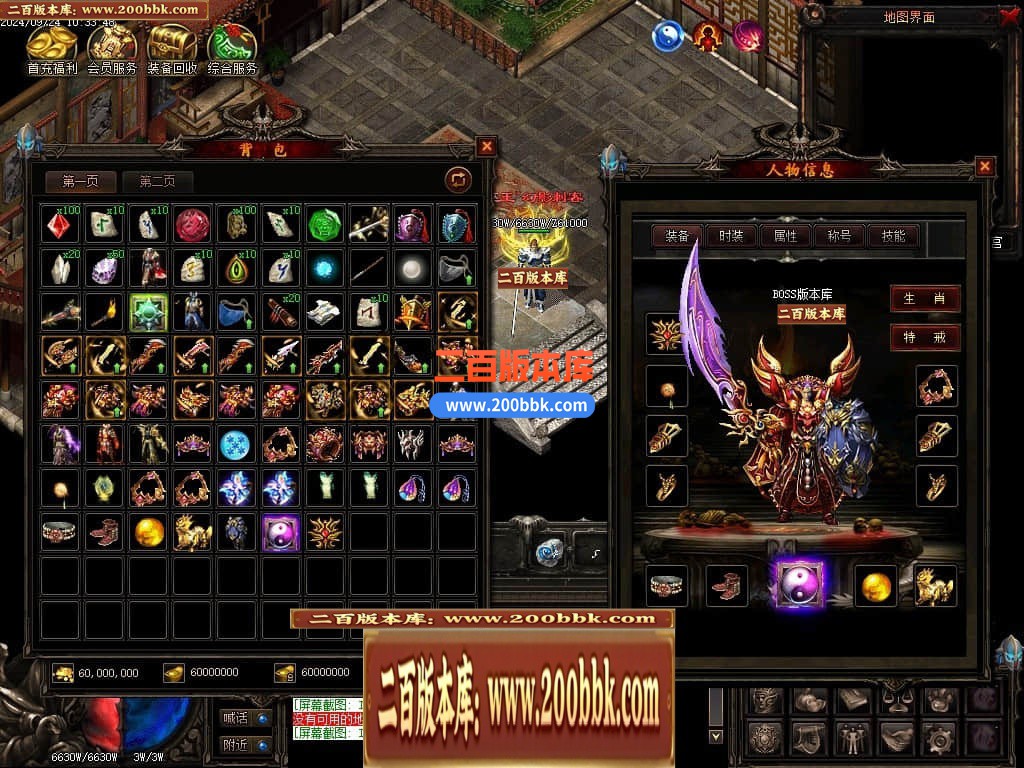Click the 生肖 zodiac button
The height and width of the screenshot is (768, 1024).
(925, 298)
